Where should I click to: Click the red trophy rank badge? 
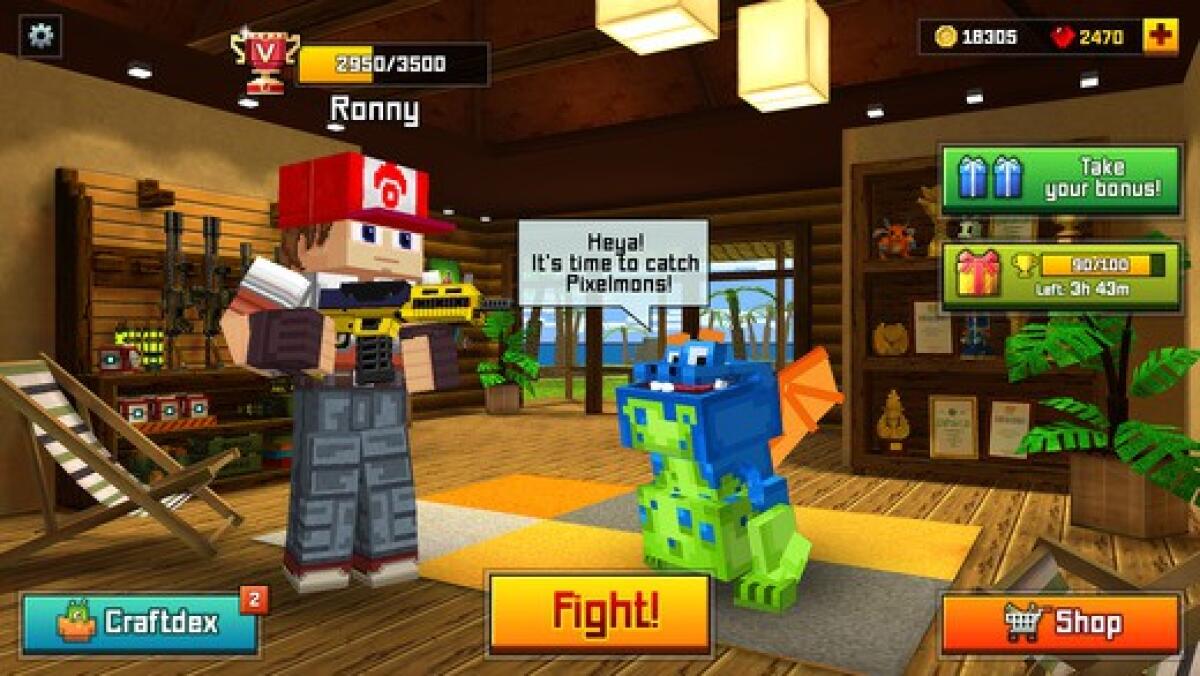coord(264,59)
